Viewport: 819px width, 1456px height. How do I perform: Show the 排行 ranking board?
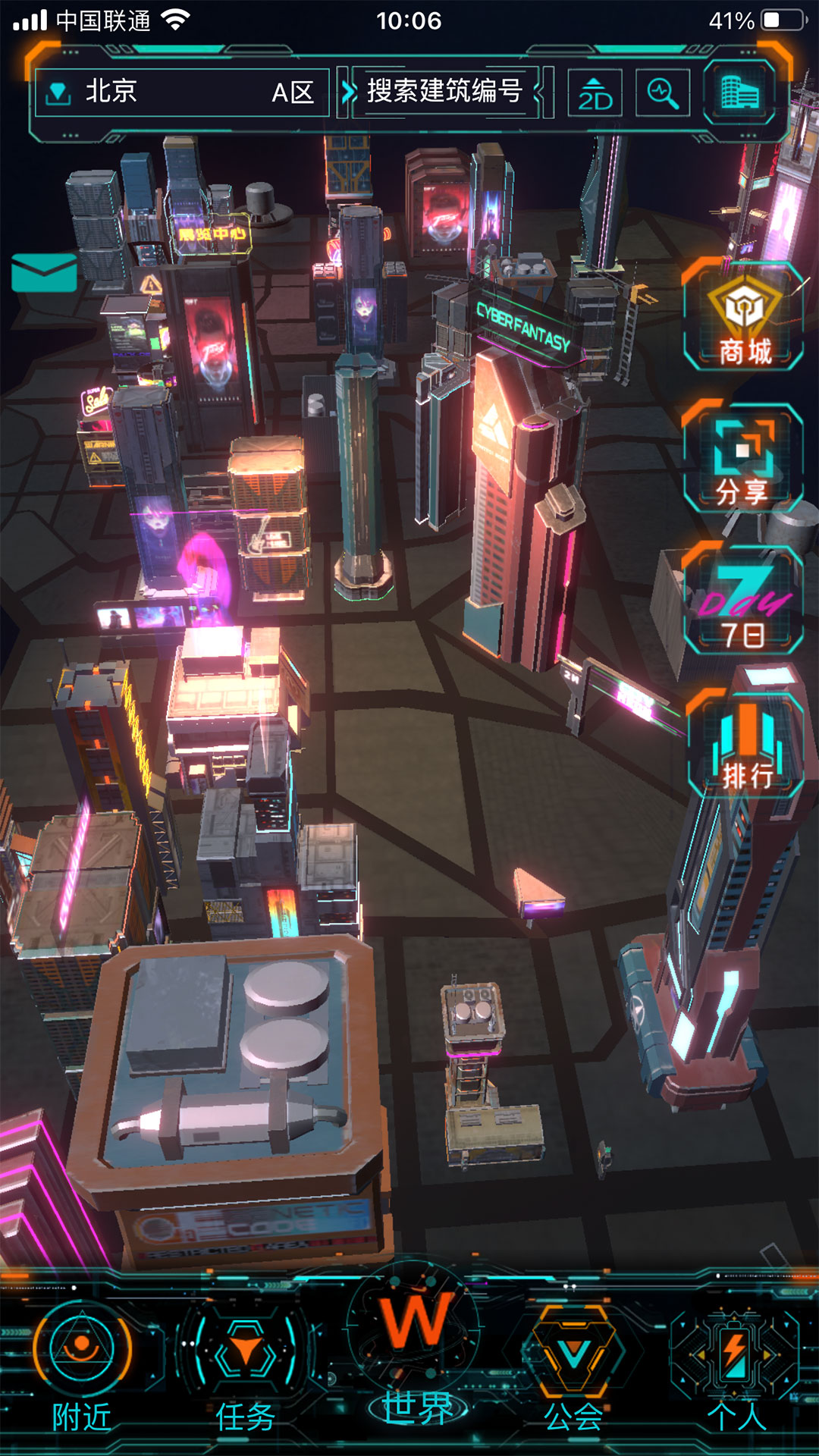pyautogui.click(x=746, y=745)
